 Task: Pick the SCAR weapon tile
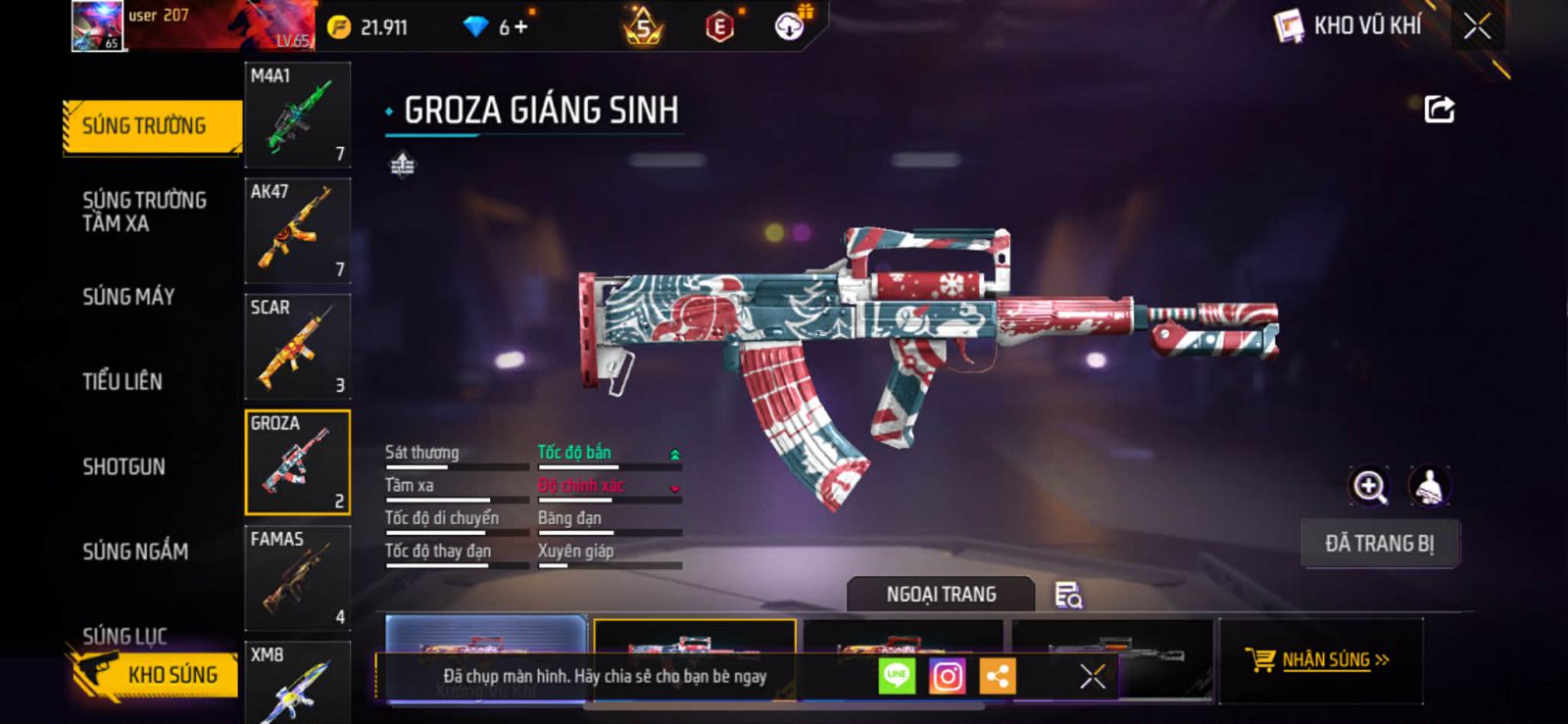(297, 346)
